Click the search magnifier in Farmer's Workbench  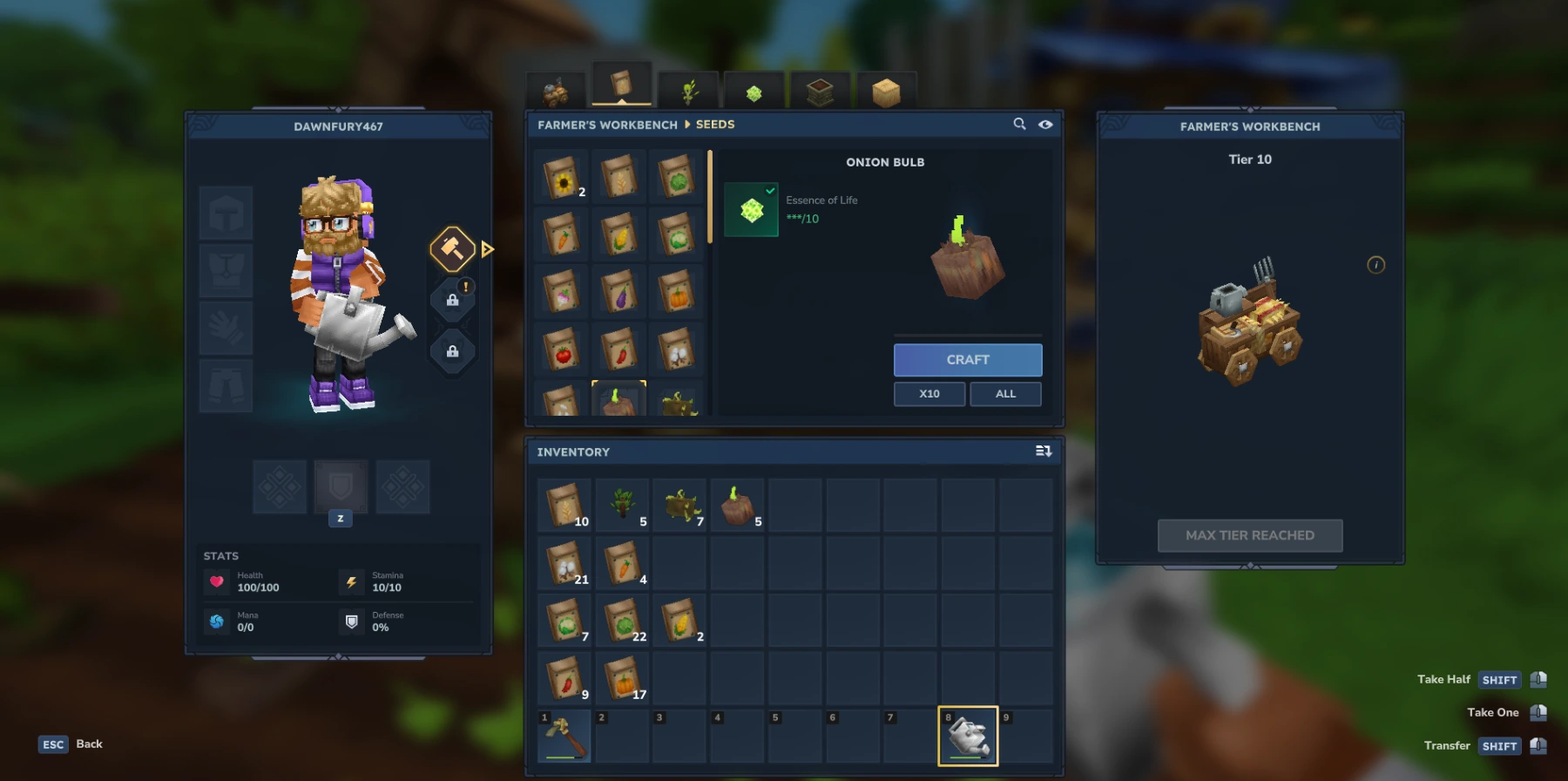pos(1019,125)
